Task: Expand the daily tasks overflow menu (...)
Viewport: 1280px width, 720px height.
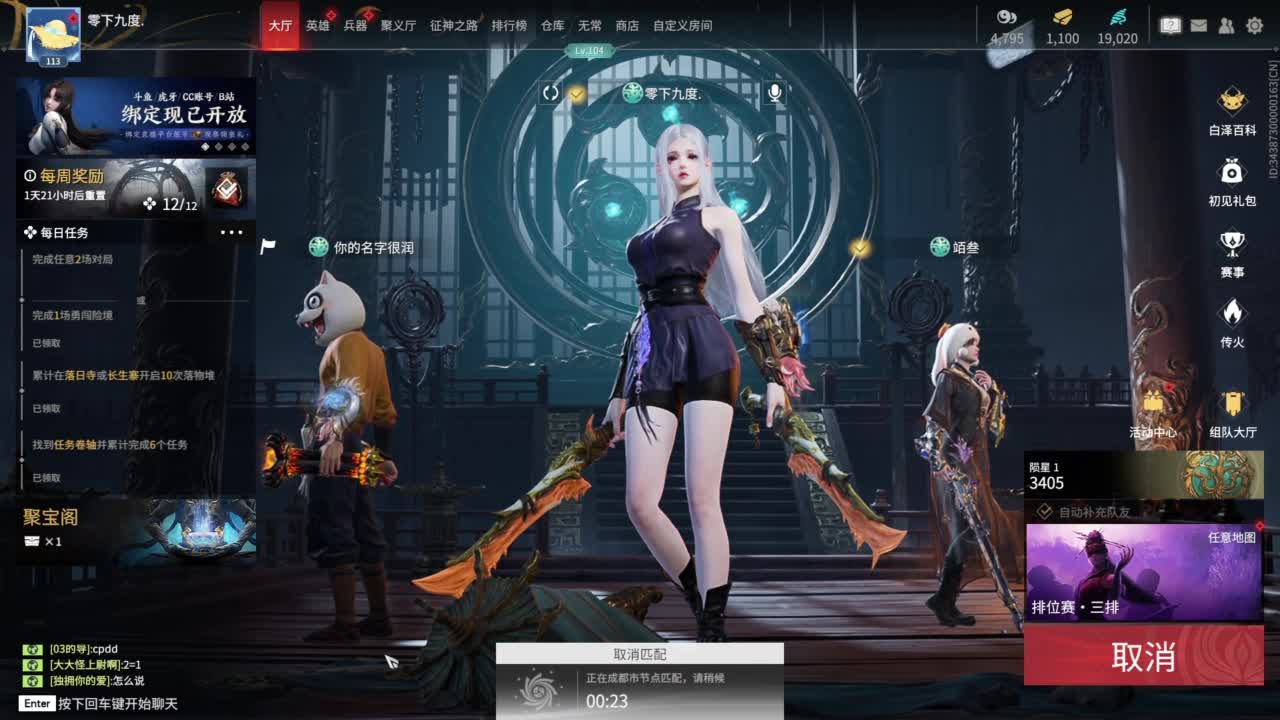Action: [232, 232]
